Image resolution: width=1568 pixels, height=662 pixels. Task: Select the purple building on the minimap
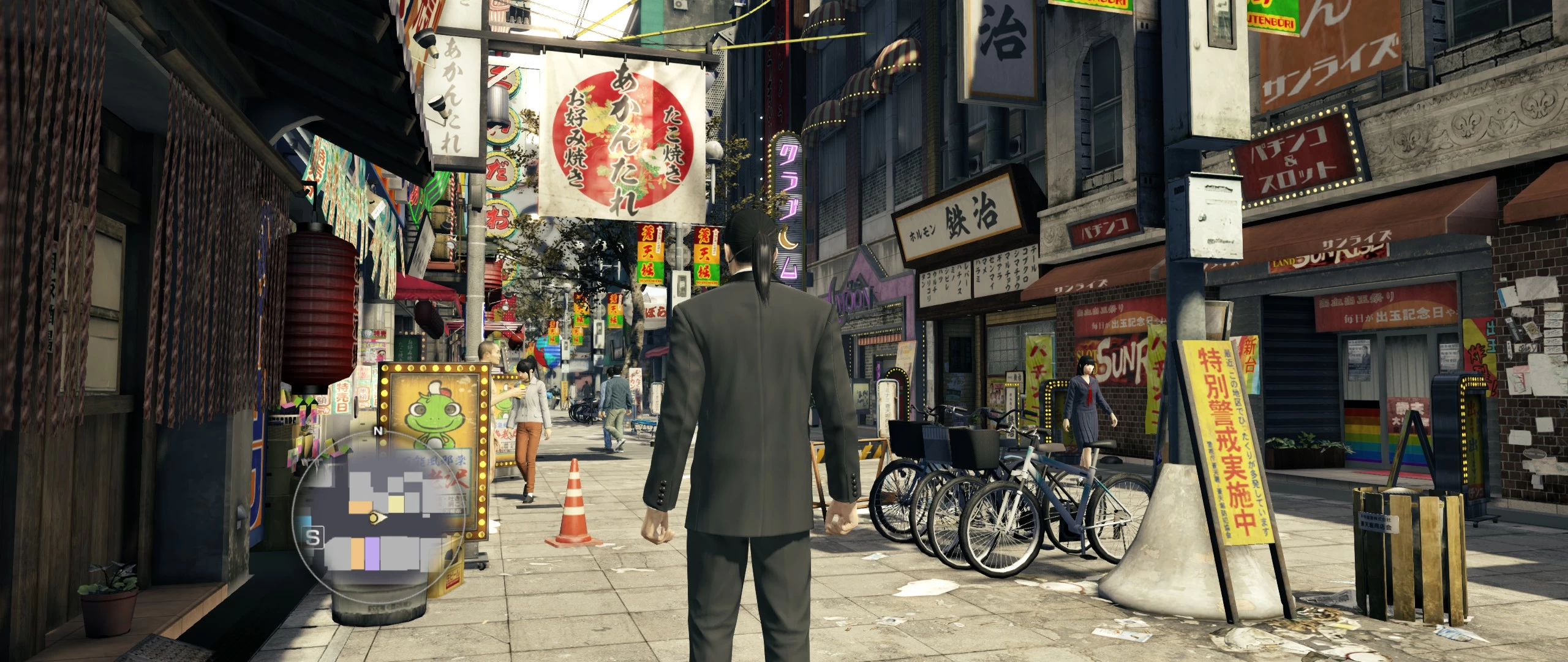click(x=372, y=551)
